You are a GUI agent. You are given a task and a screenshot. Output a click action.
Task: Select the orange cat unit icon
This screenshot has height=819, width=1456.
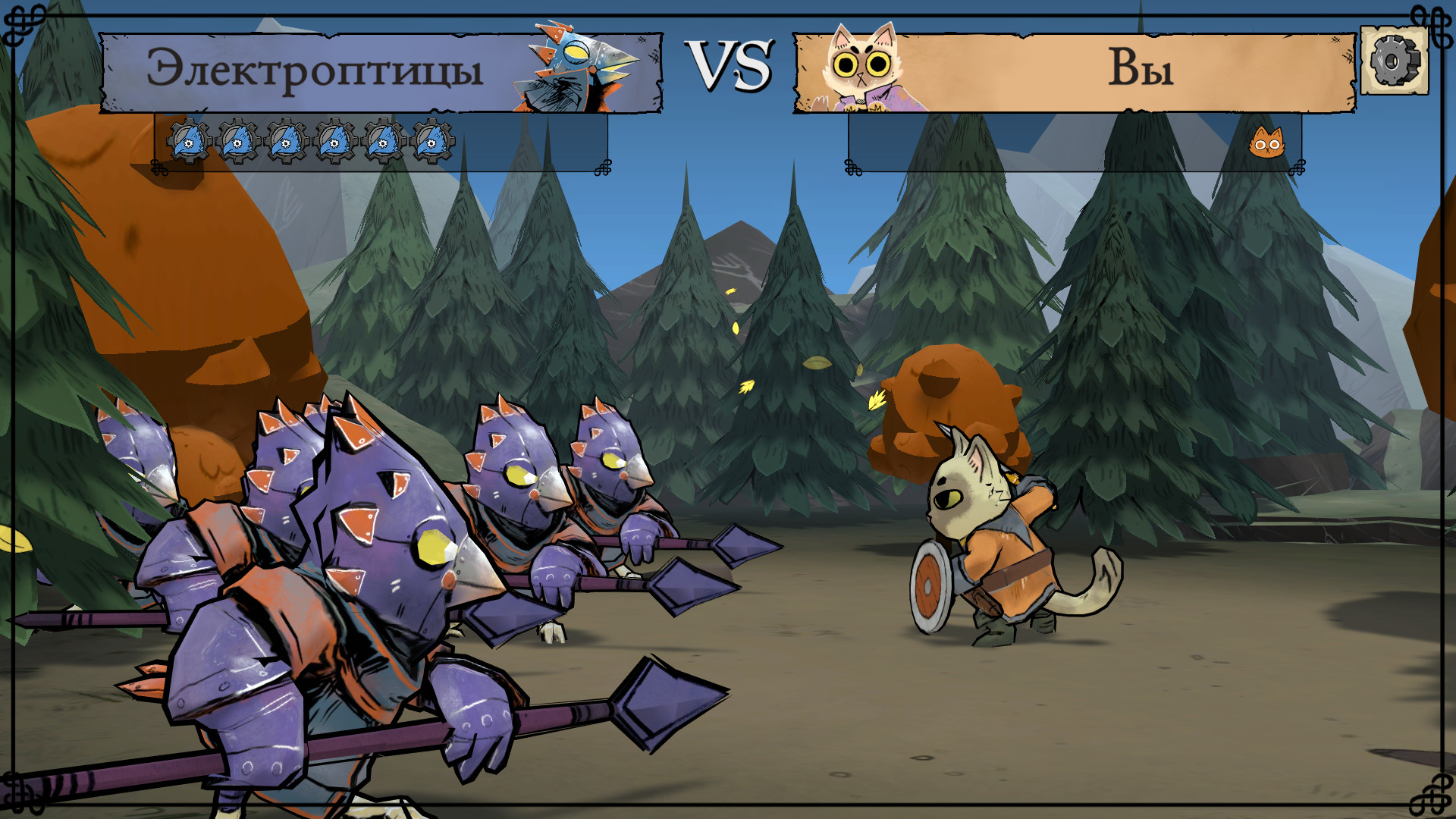coord(1266,143)
